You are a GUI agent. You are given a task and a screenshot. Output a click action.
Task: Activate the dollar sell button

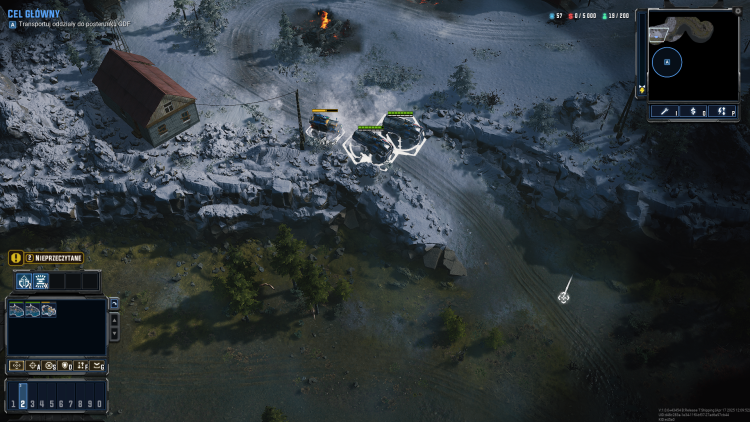pyautogui.click(x=694, y=112)
